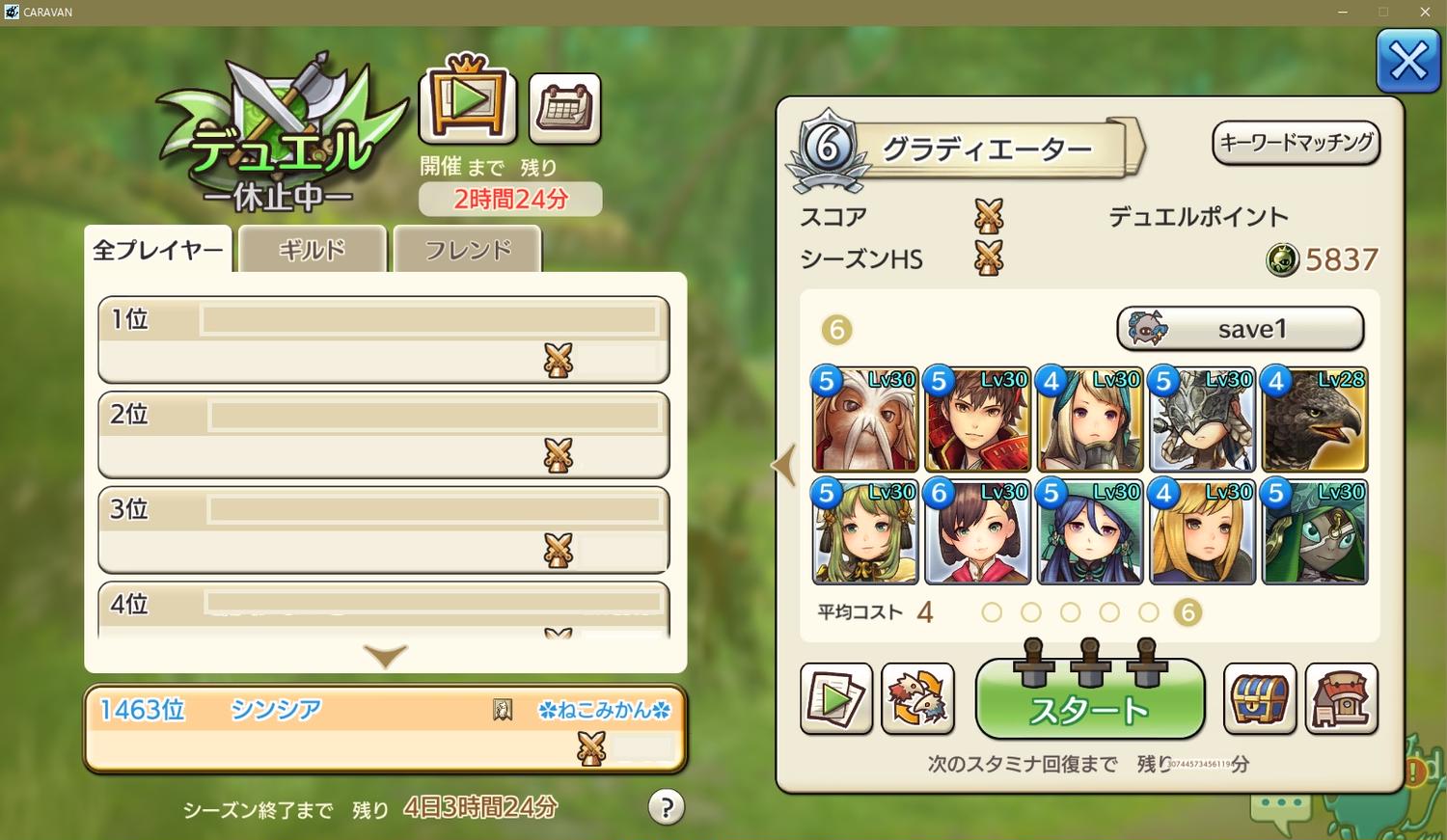
Task: Select the walrus unit card
Action: tap(864, 420)
